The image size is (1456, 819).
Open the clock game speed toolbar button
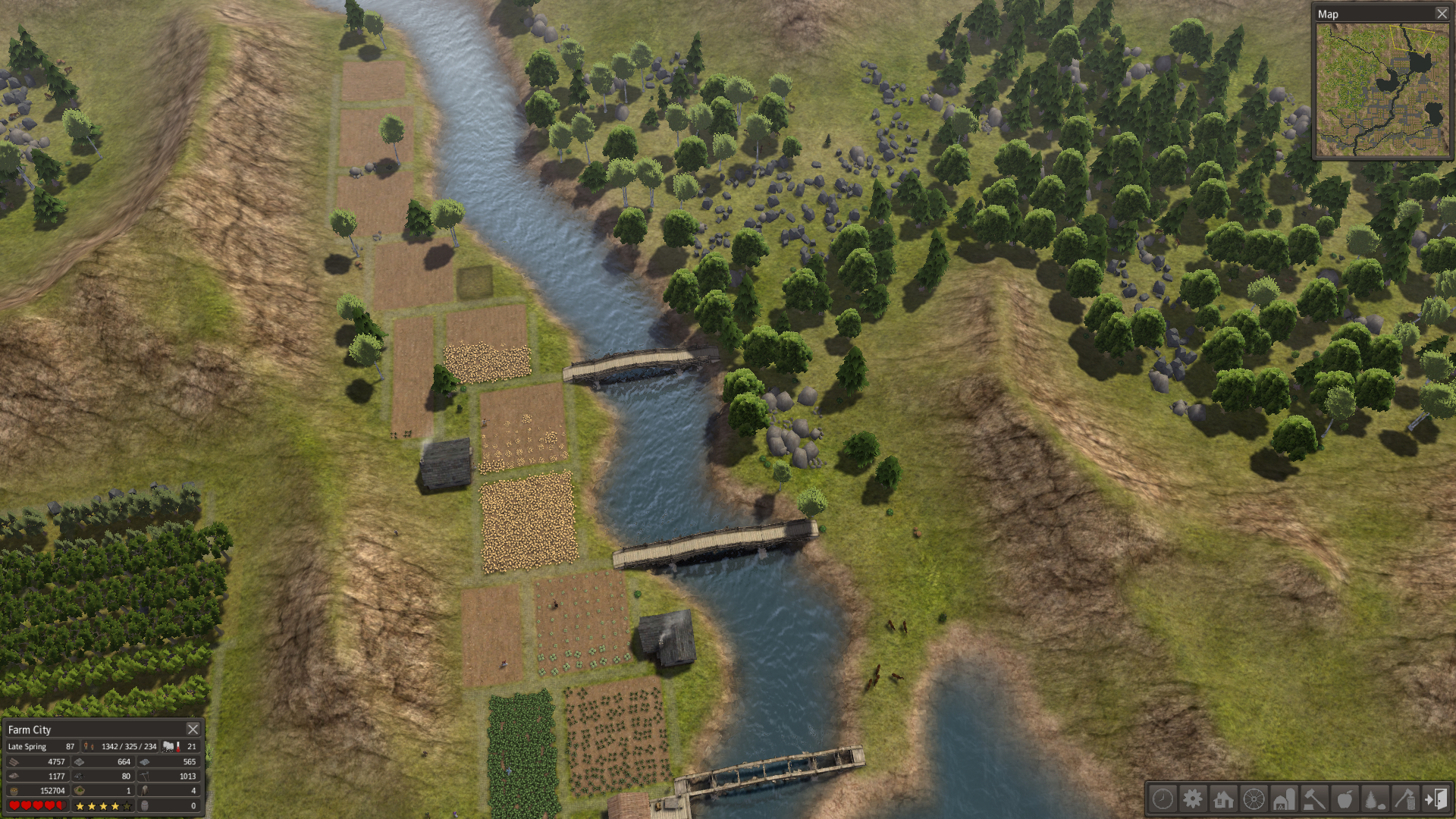pos(1163,799)
